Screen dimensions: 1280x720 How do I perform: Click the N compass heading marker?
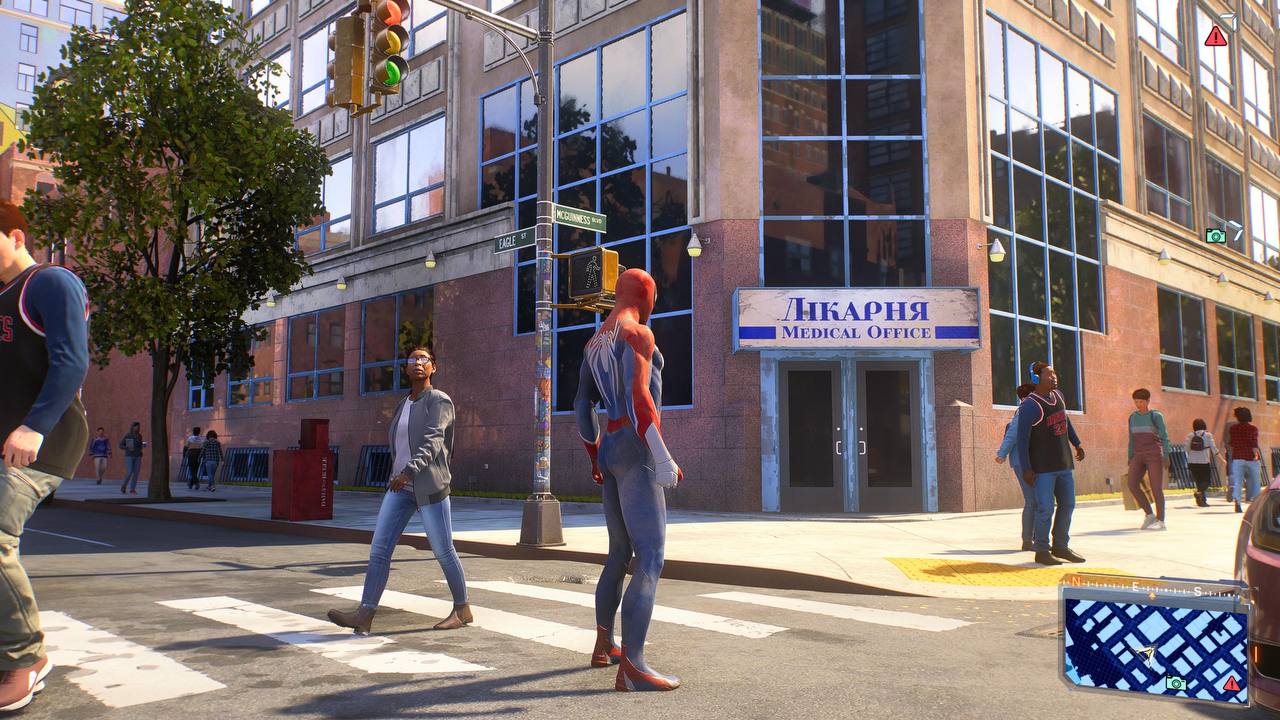[1075, 582]
